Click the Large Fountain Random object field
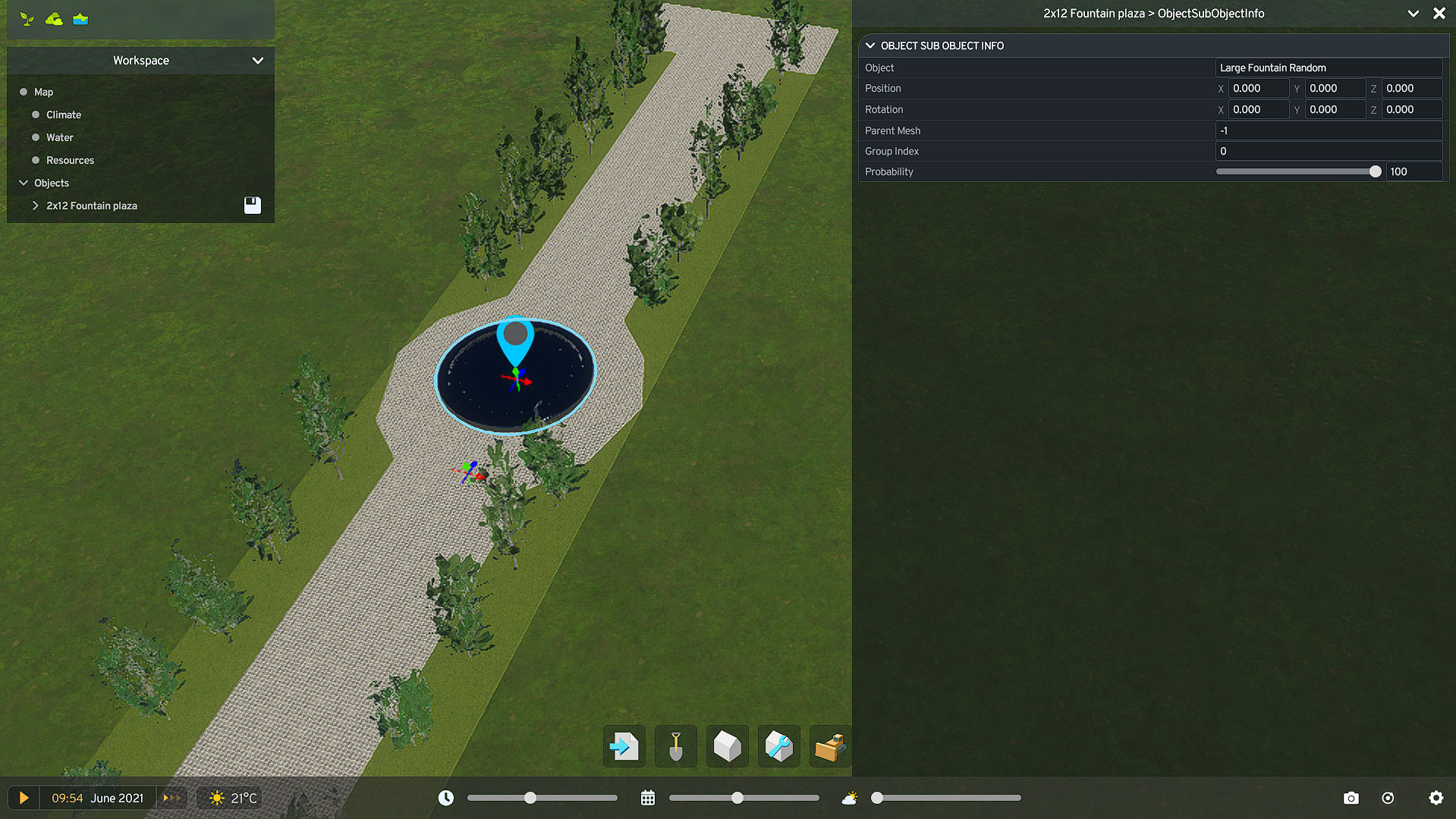 (1328, 67)
